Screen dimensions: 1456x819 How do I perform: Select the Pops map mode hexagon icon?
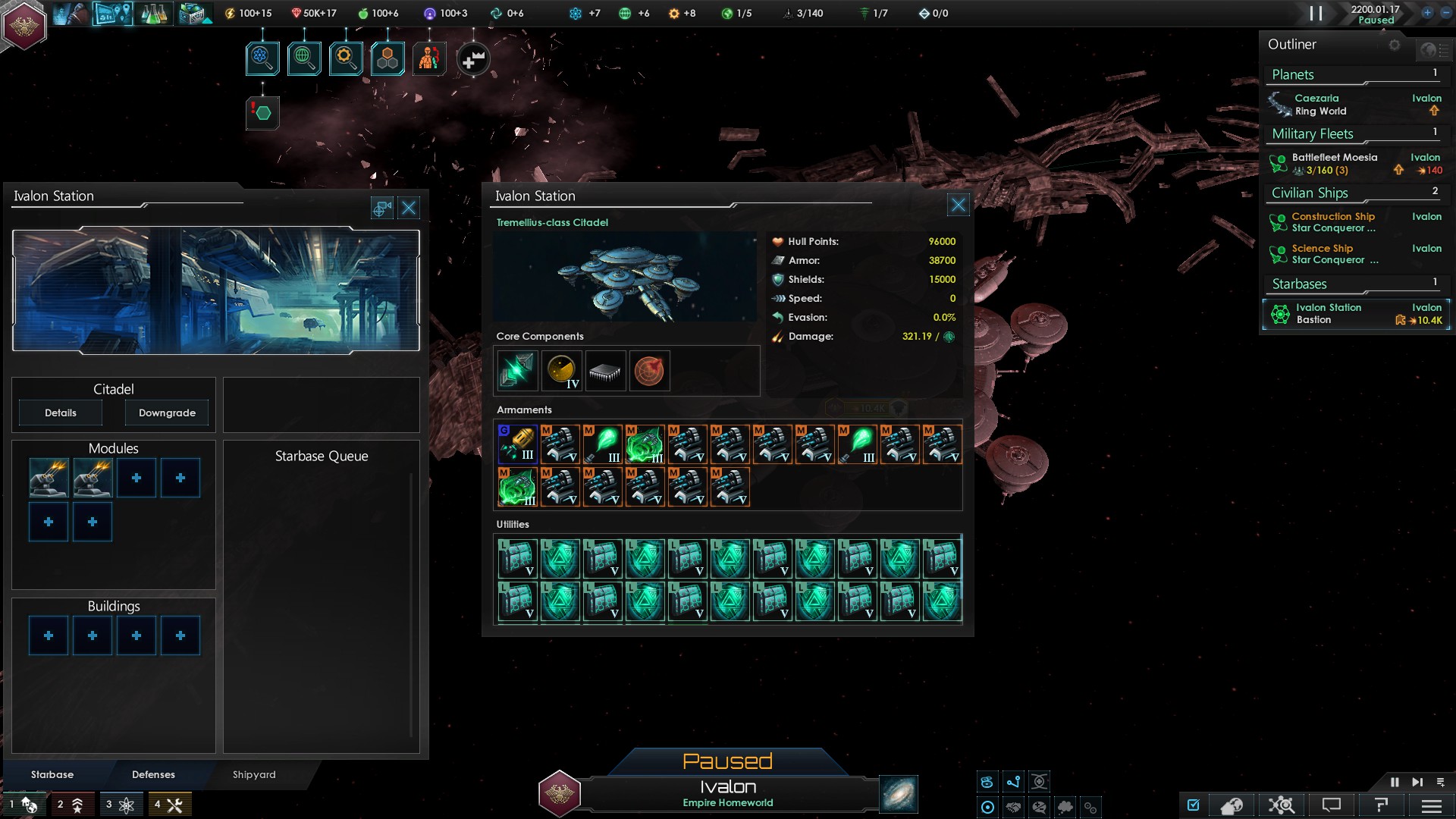388,57
